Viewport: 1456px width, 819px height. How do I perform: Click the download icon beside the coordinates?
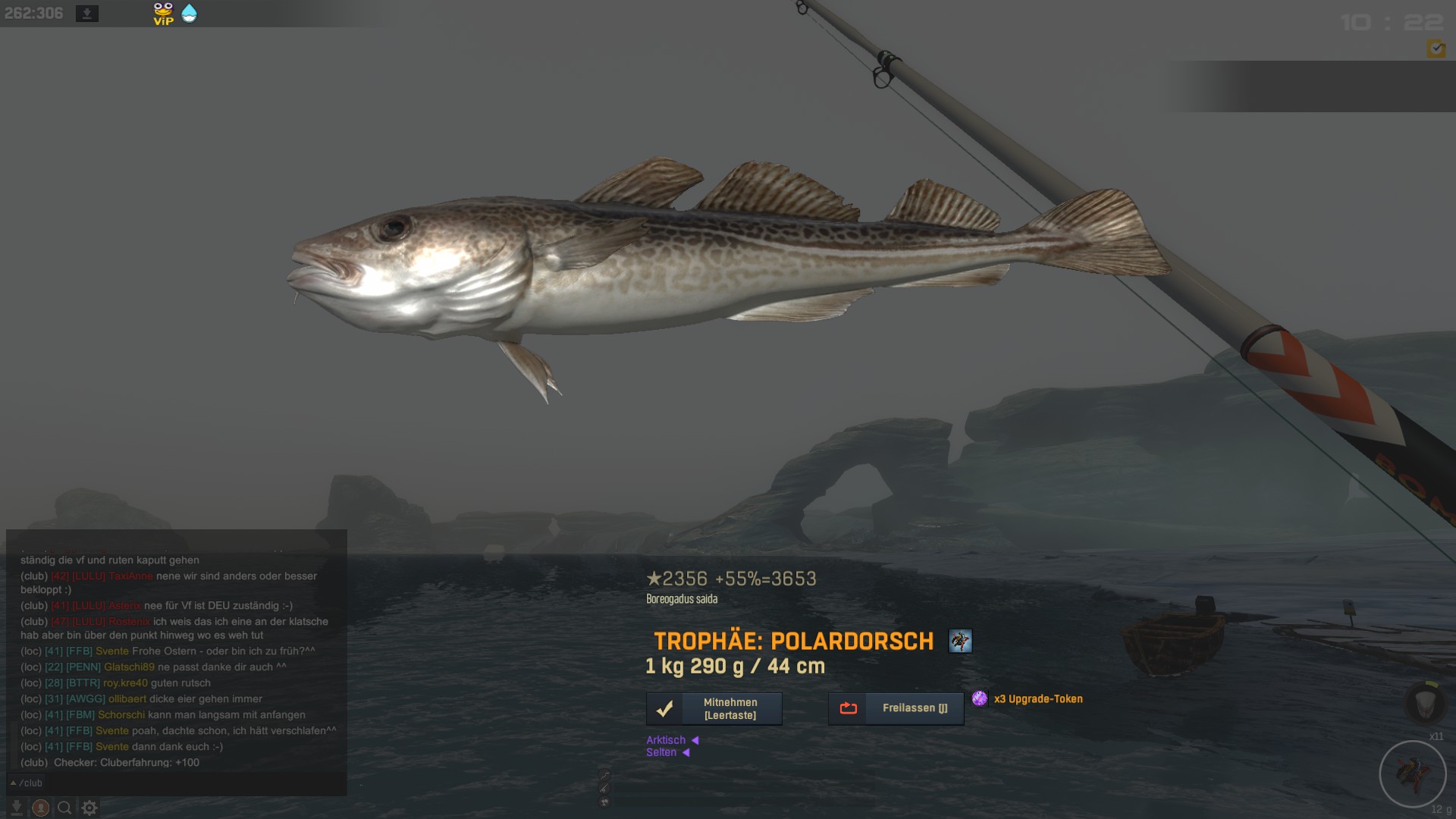pyautogui.click(x=87, y=14)
